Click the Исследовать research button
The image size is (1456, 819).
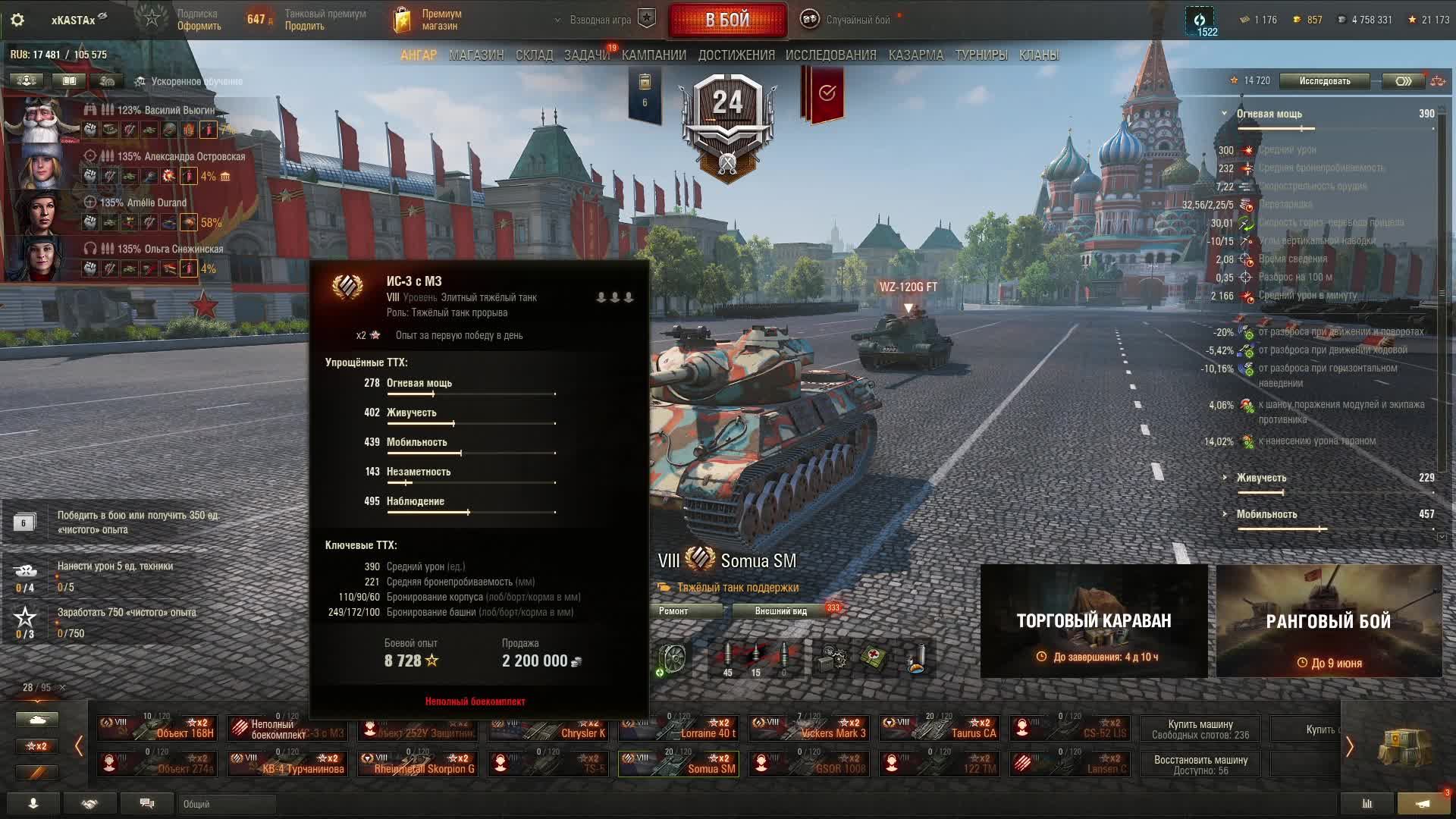pyautogui.click(x=1324, y=81)
